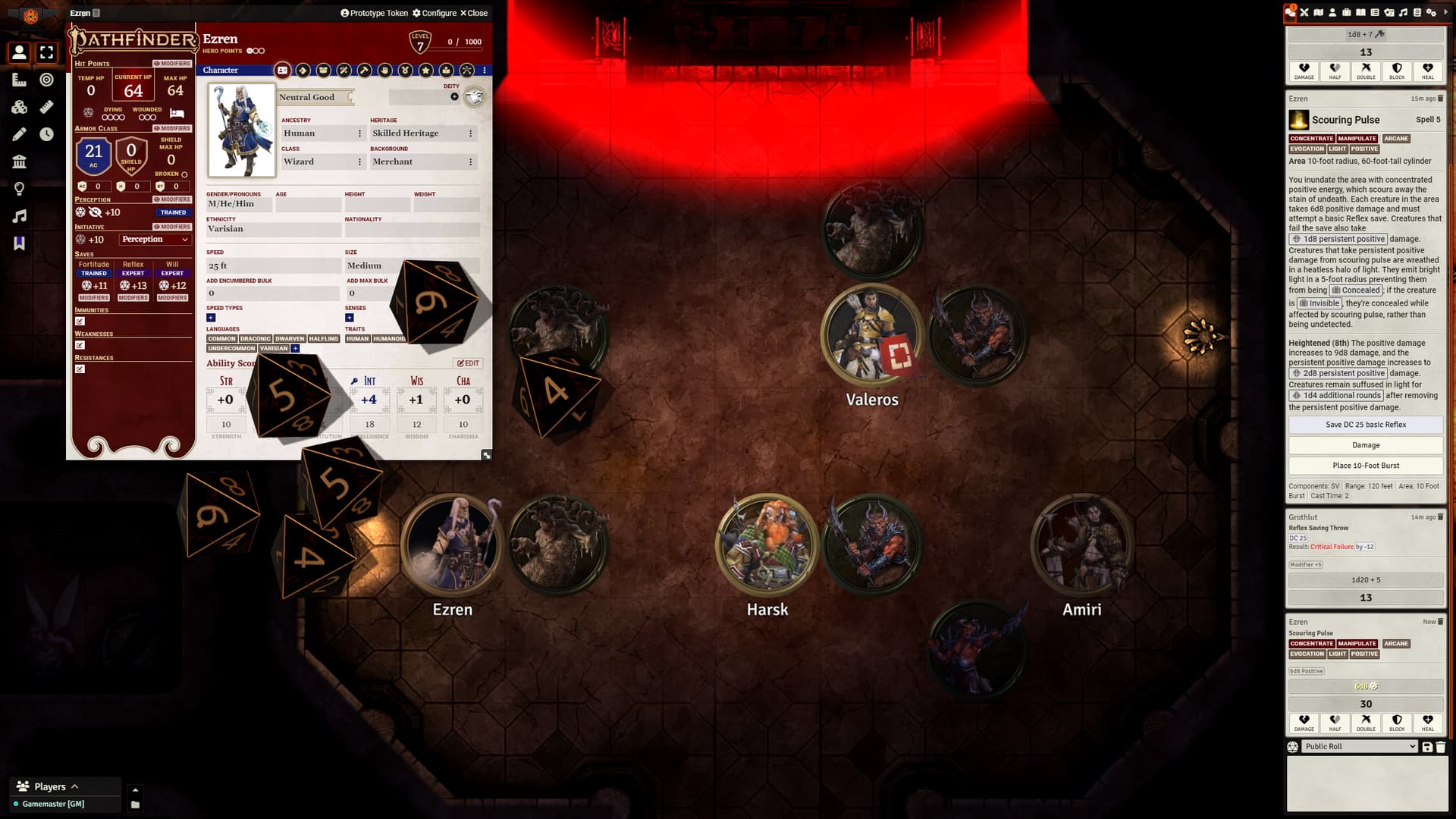Change the Initiative skill via Perception dropdown
The width and height of the screenshot is (1456, 819).
click(x=154, y=239)
